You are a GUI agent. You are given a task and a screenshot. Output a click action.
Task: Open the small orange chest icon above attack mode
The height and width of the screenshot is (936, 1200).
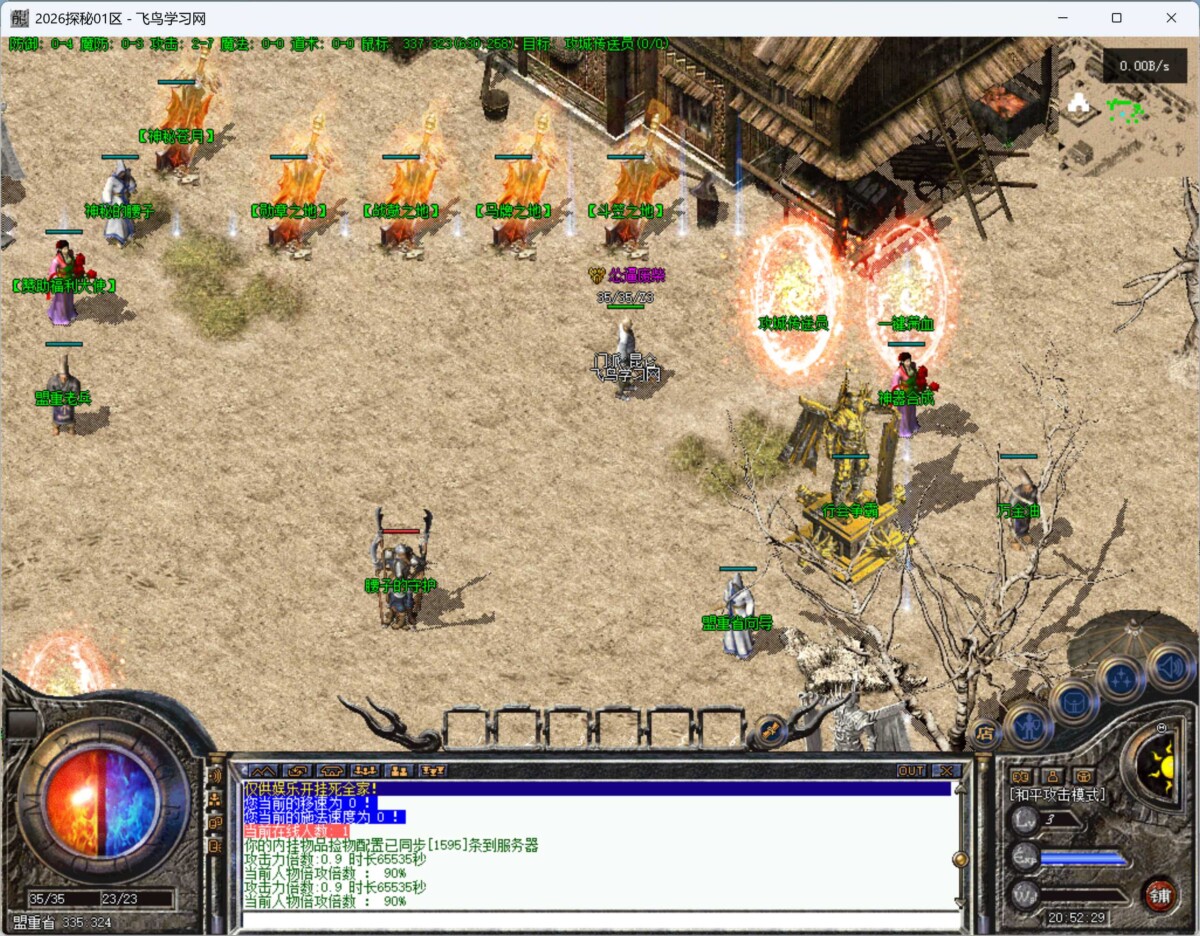pos(1083,775)
